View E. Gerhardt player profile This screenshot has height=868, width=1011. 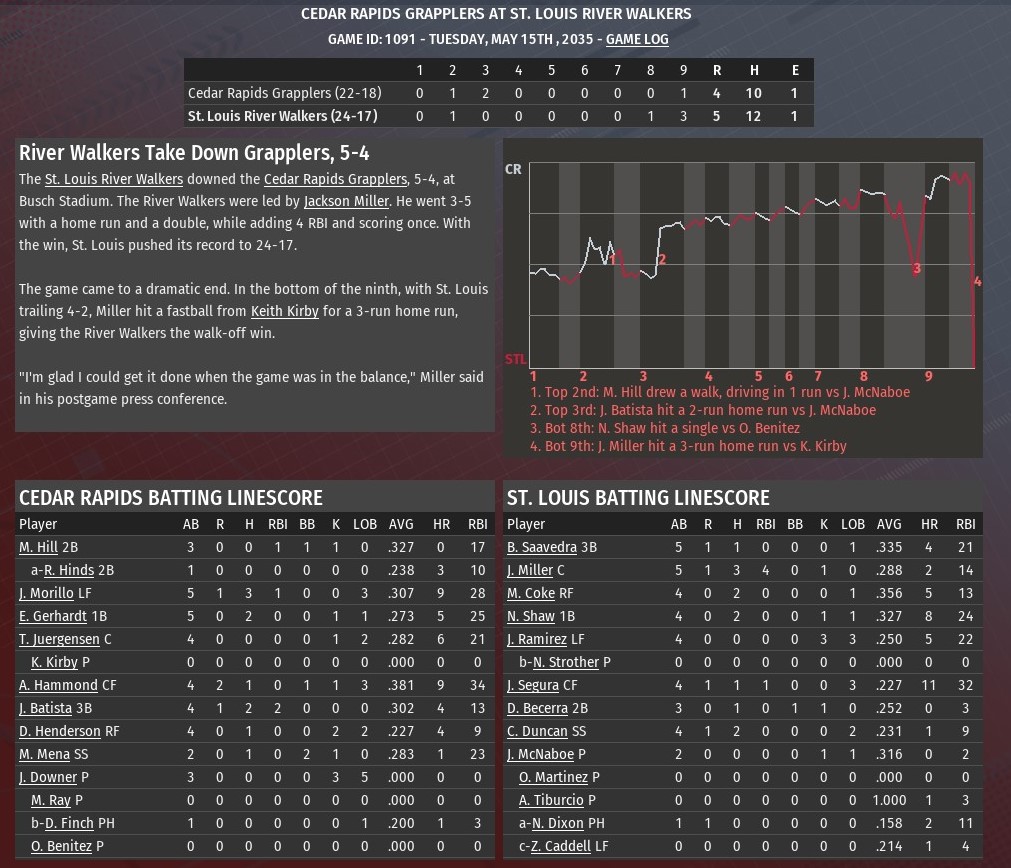(52, 617)
